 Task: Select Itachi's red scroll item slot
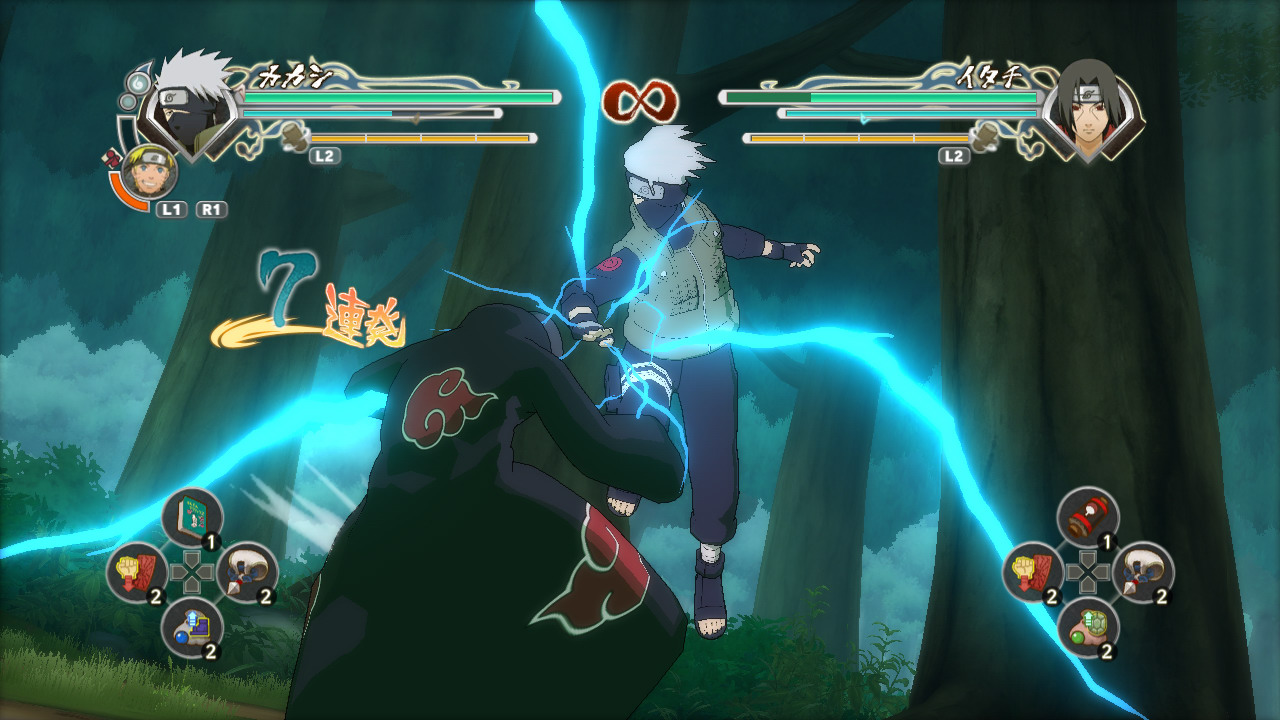(1088, 518)
